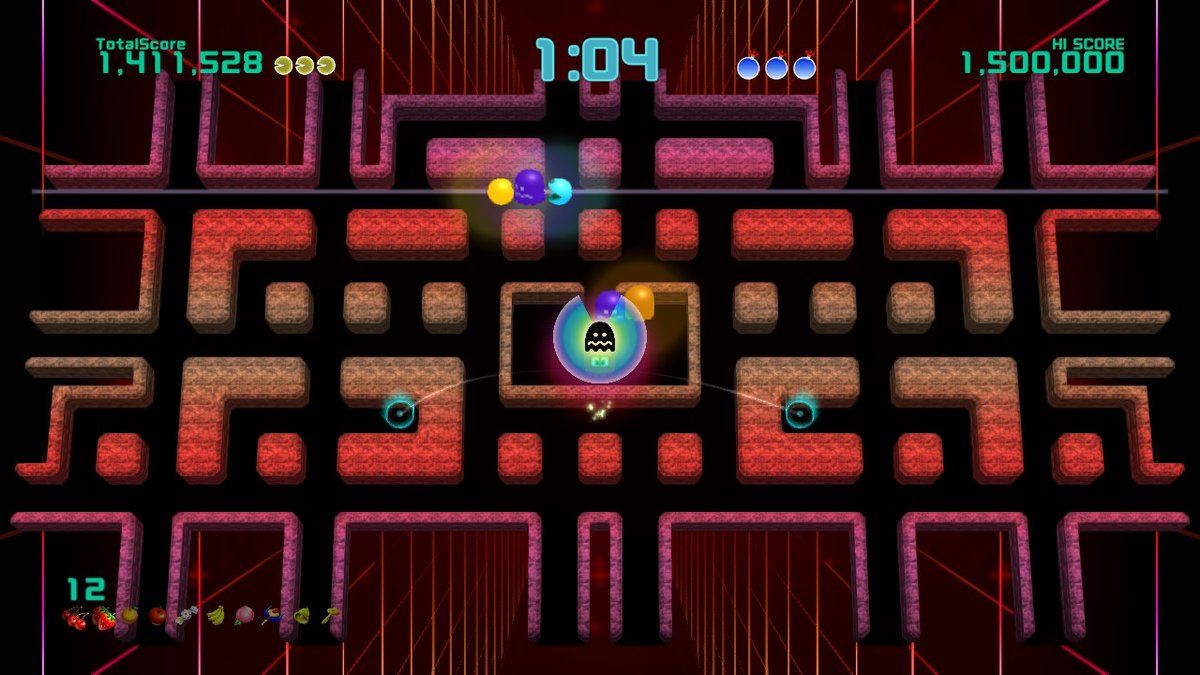This screenshot has width=1200, height=675.
Task: Select the pink peach icon
Action: [244, 615]
